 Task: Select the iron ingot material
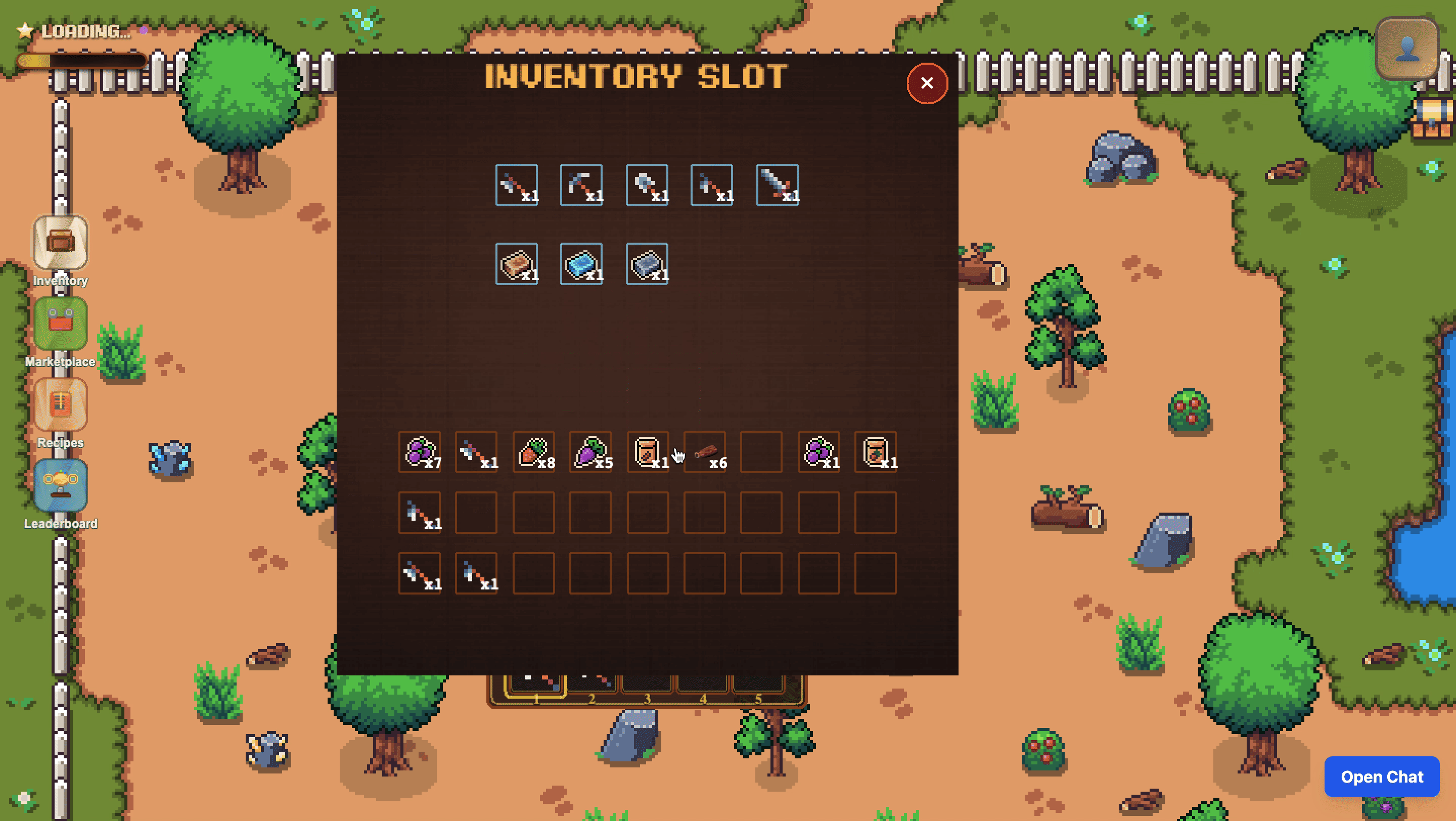[646, 263]
